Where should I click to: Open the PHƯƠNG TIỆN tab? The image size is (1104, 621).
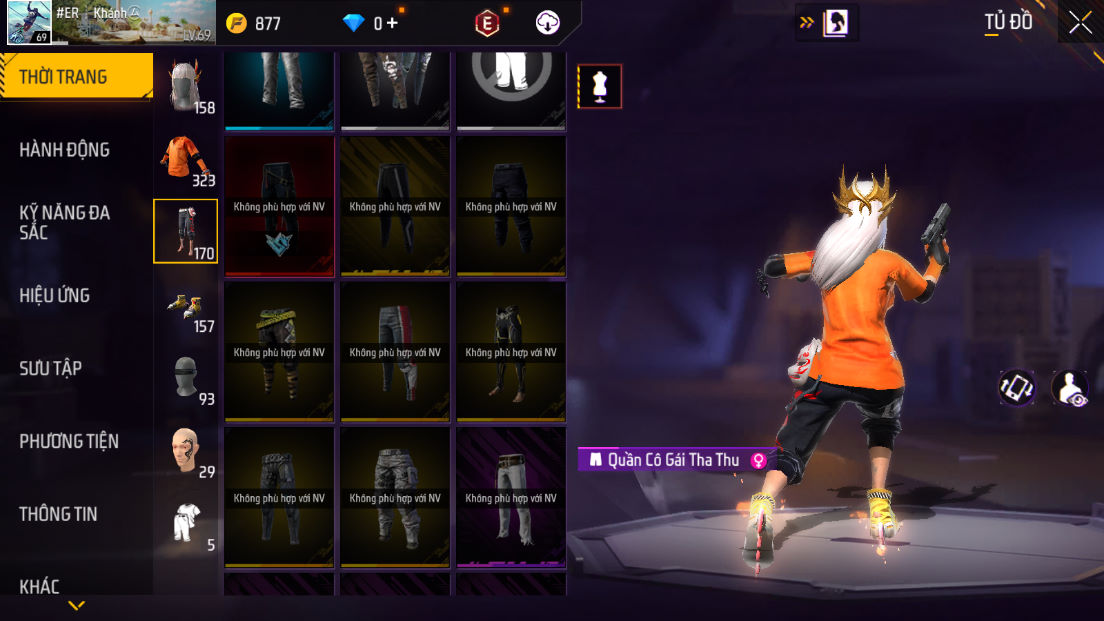click(69, 441)
